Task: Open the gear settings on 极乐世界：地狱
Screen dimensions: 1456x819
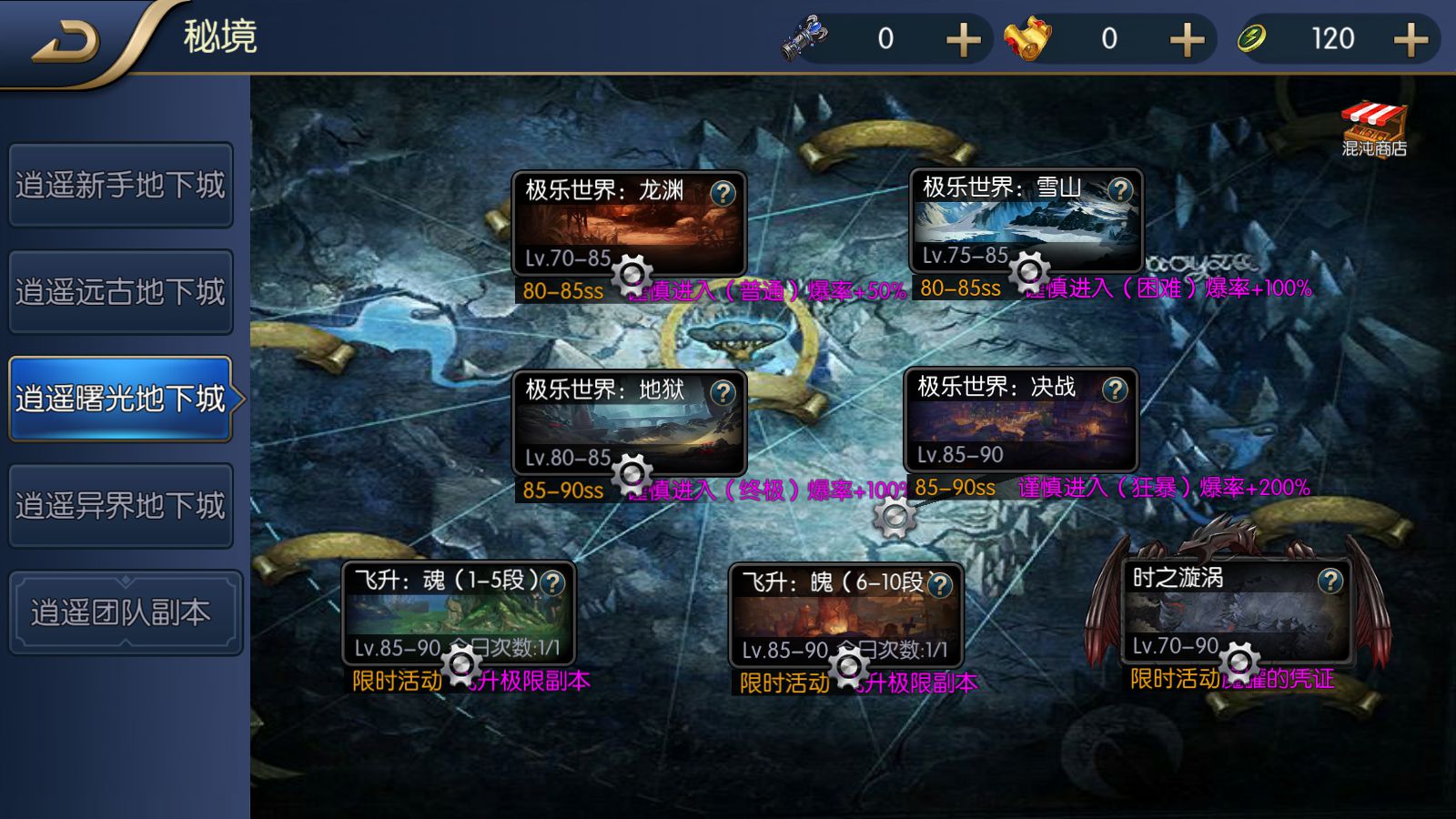Action: point(634,472)
